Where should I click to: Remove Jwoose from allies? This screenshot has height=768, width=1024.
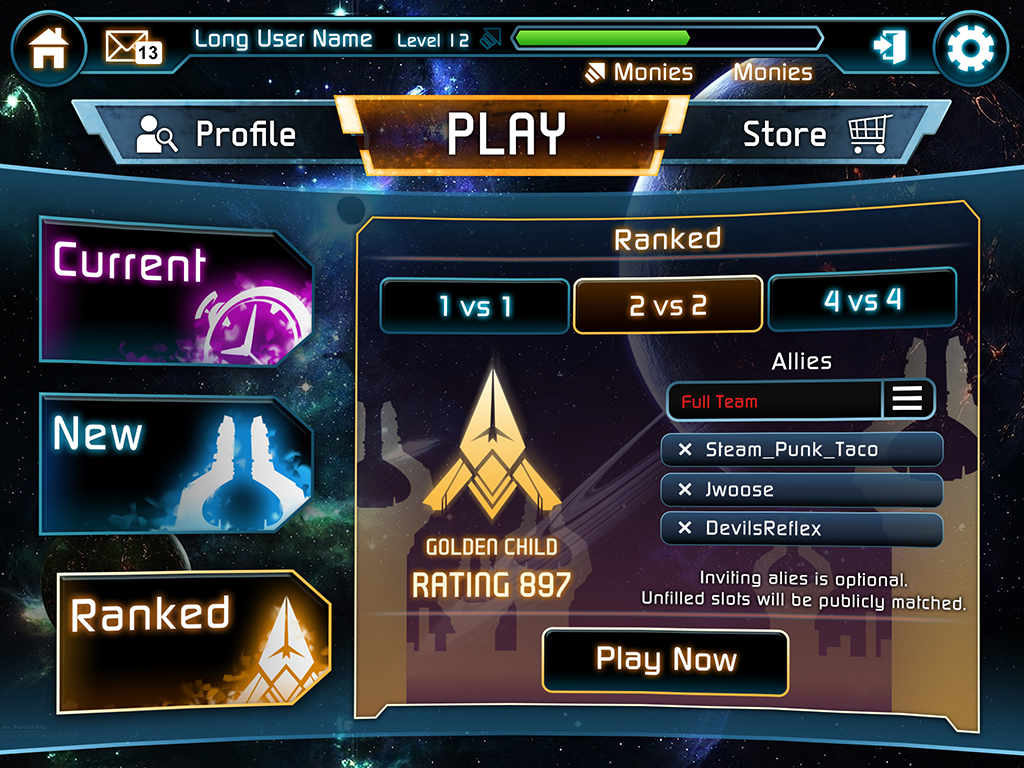tap(685, 490)
